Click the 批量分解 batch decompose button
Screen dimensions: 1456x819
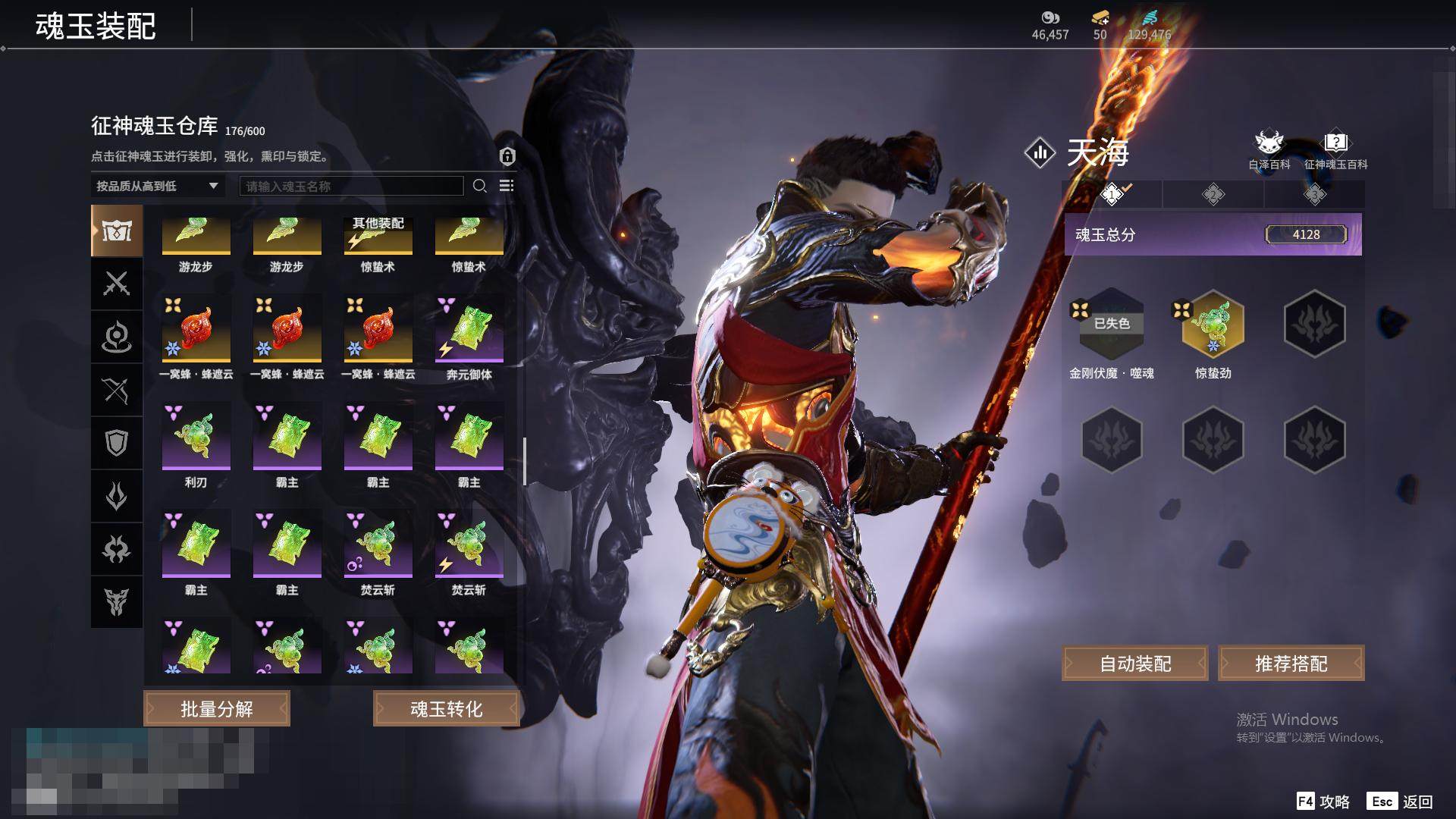(217, 708)
